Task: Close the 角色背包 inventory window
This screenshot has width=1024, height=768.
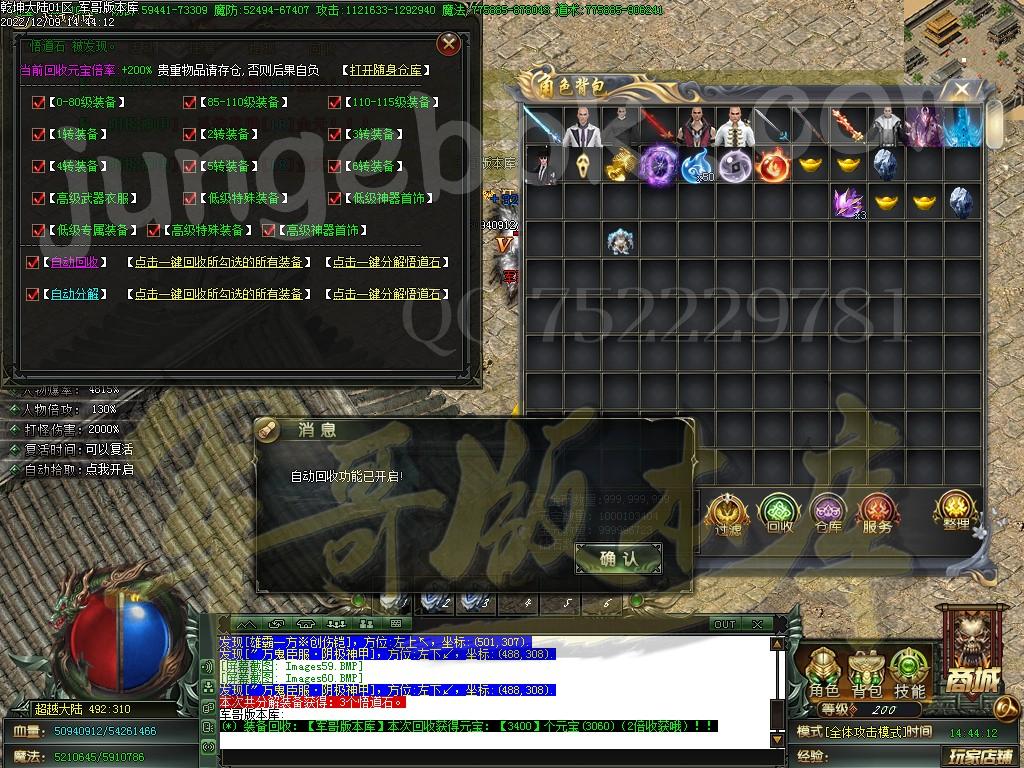Action: 961,90
